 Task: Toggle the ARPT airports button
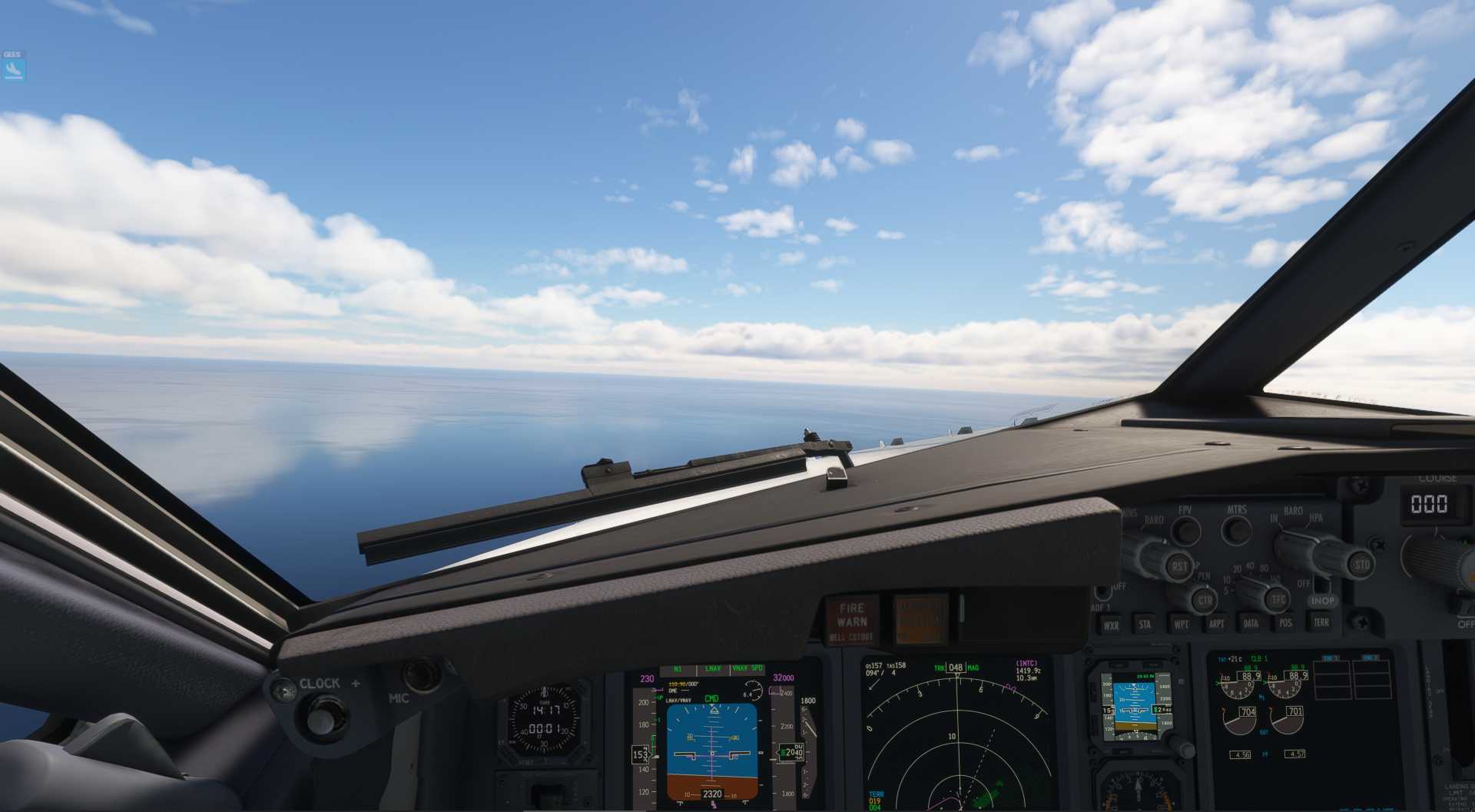click(x=1216, y=623)
